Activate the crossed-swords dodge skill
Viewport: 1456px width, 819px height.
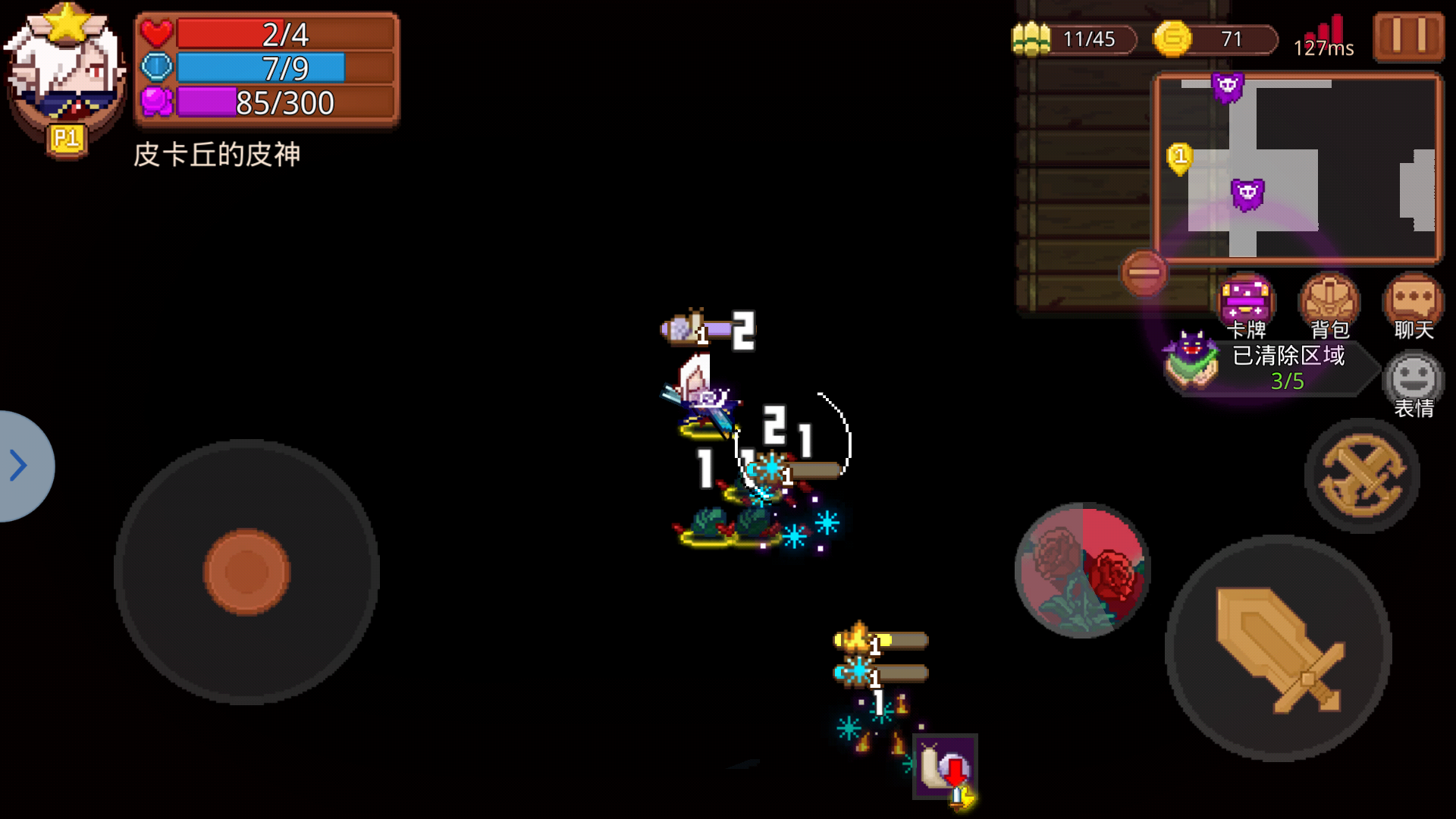1361,475
